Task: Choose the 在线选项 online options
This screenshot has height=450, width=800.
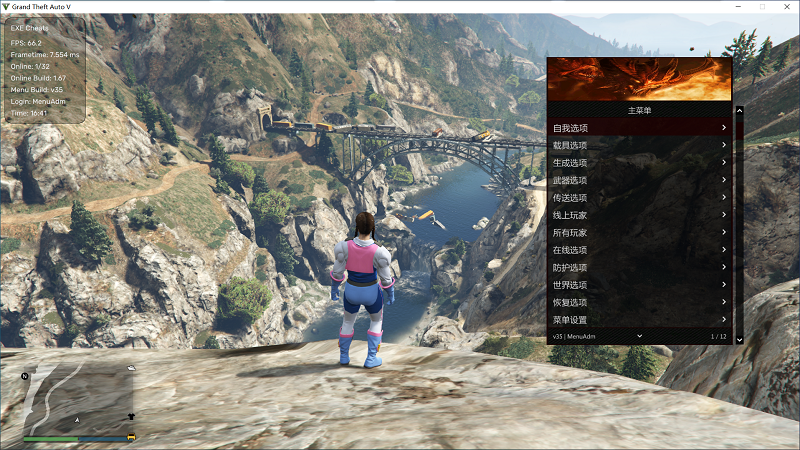Action: (640, 250)
